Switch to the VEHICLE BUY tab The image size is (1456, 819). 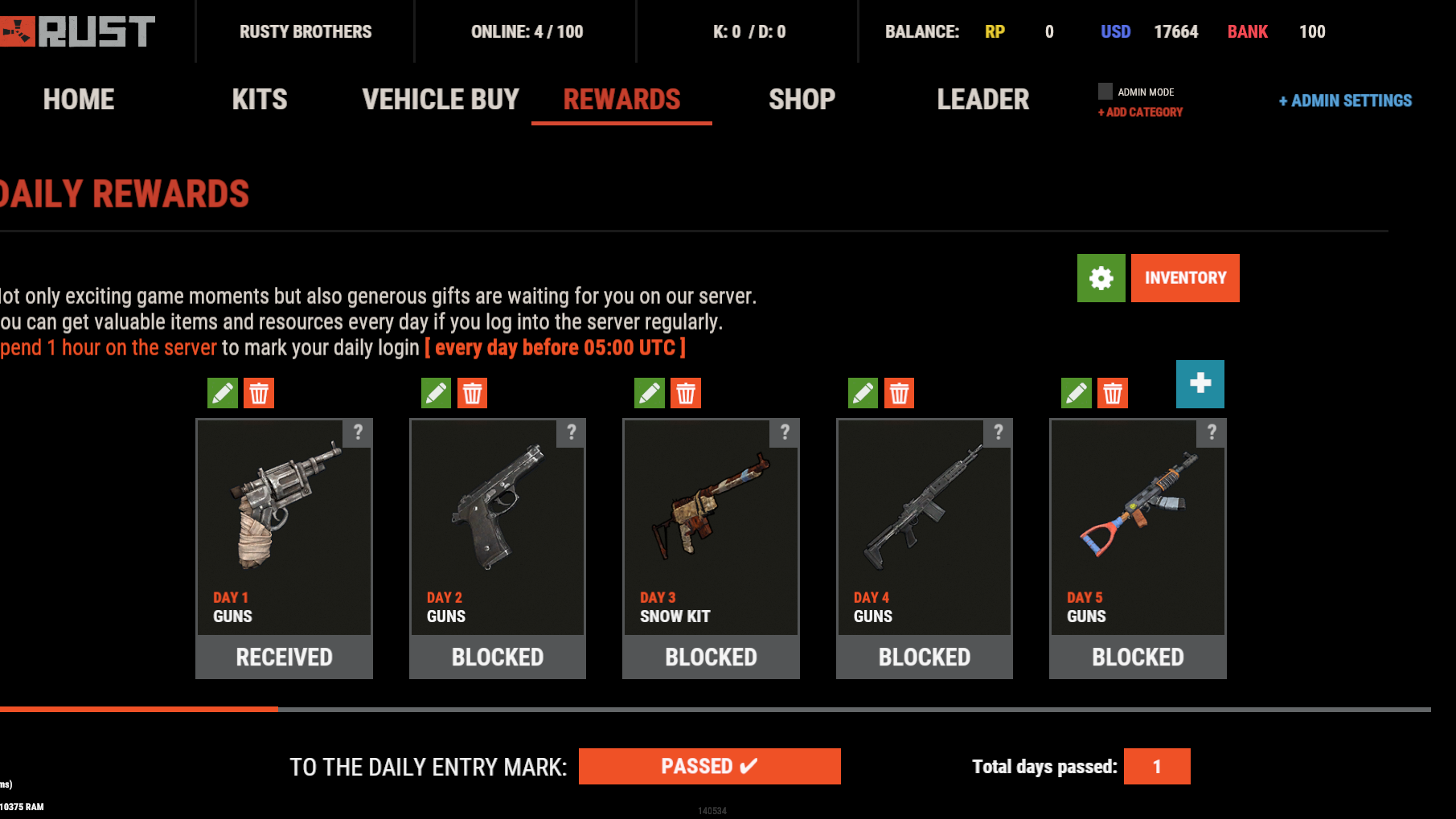441,100
